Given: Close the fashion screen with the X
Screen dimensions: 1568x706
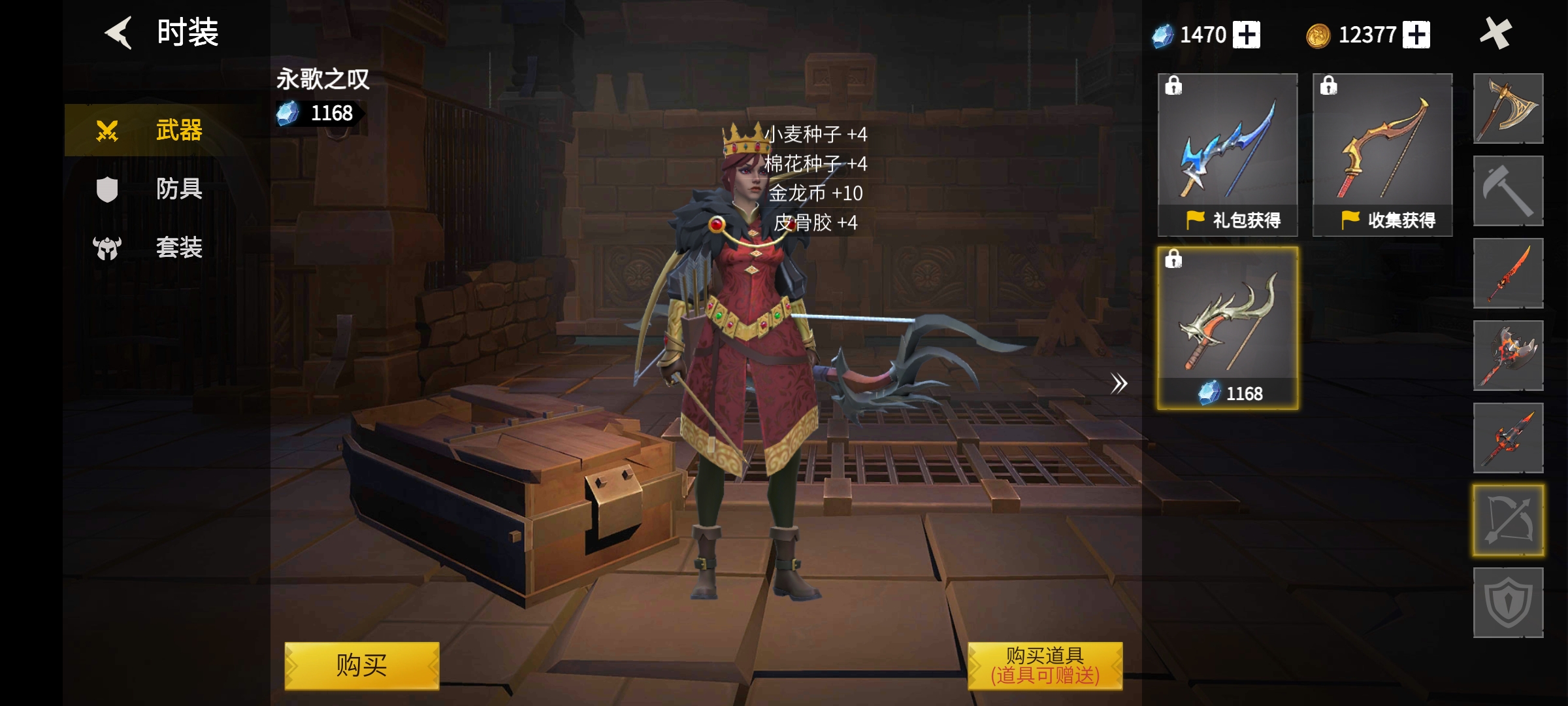Looking at the screenshot, I should pos(1495,33).
